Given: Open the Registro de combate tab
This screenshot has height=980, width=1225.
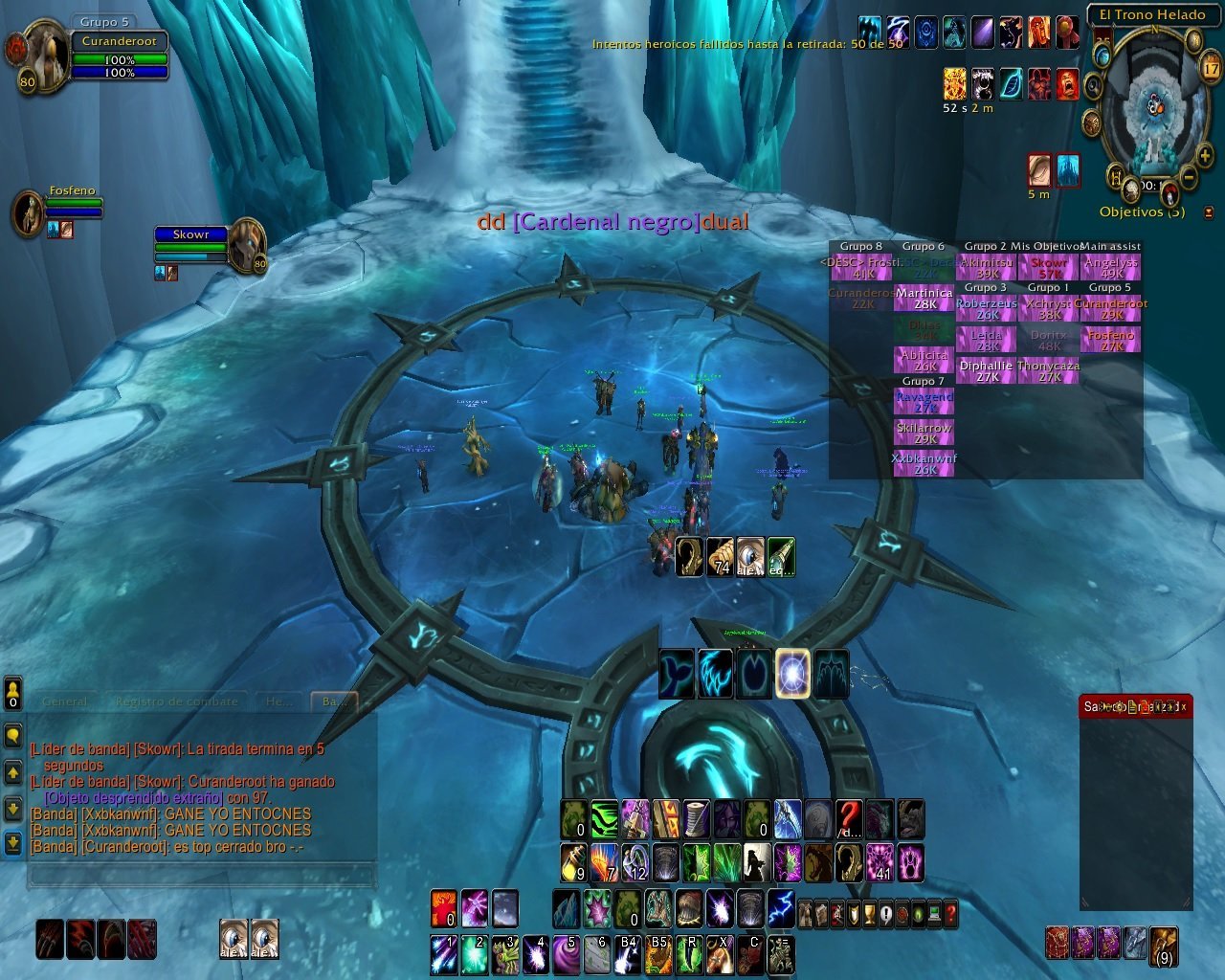Looking at the screenshot, I should click(176, 702).
